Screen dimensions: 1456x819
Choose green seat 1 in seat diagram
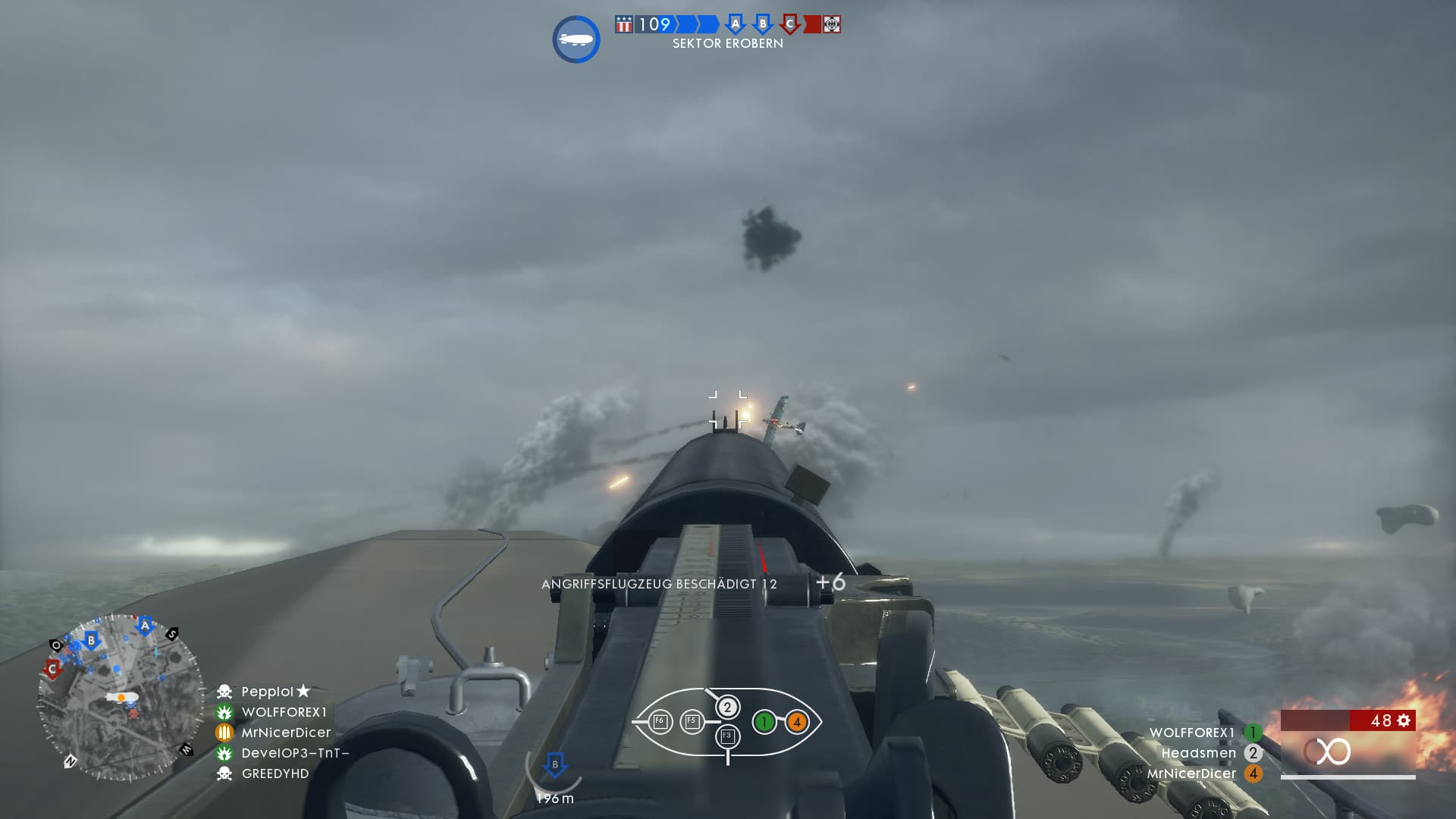click(764, 722)
